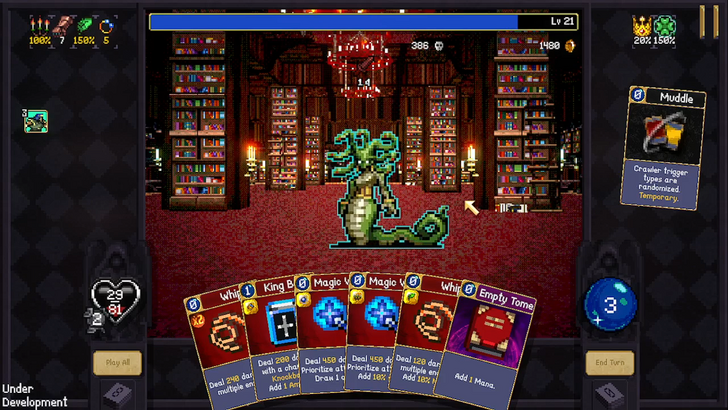Click the Play All button
The width and height of the screenshot is (728, 410).
117,362
